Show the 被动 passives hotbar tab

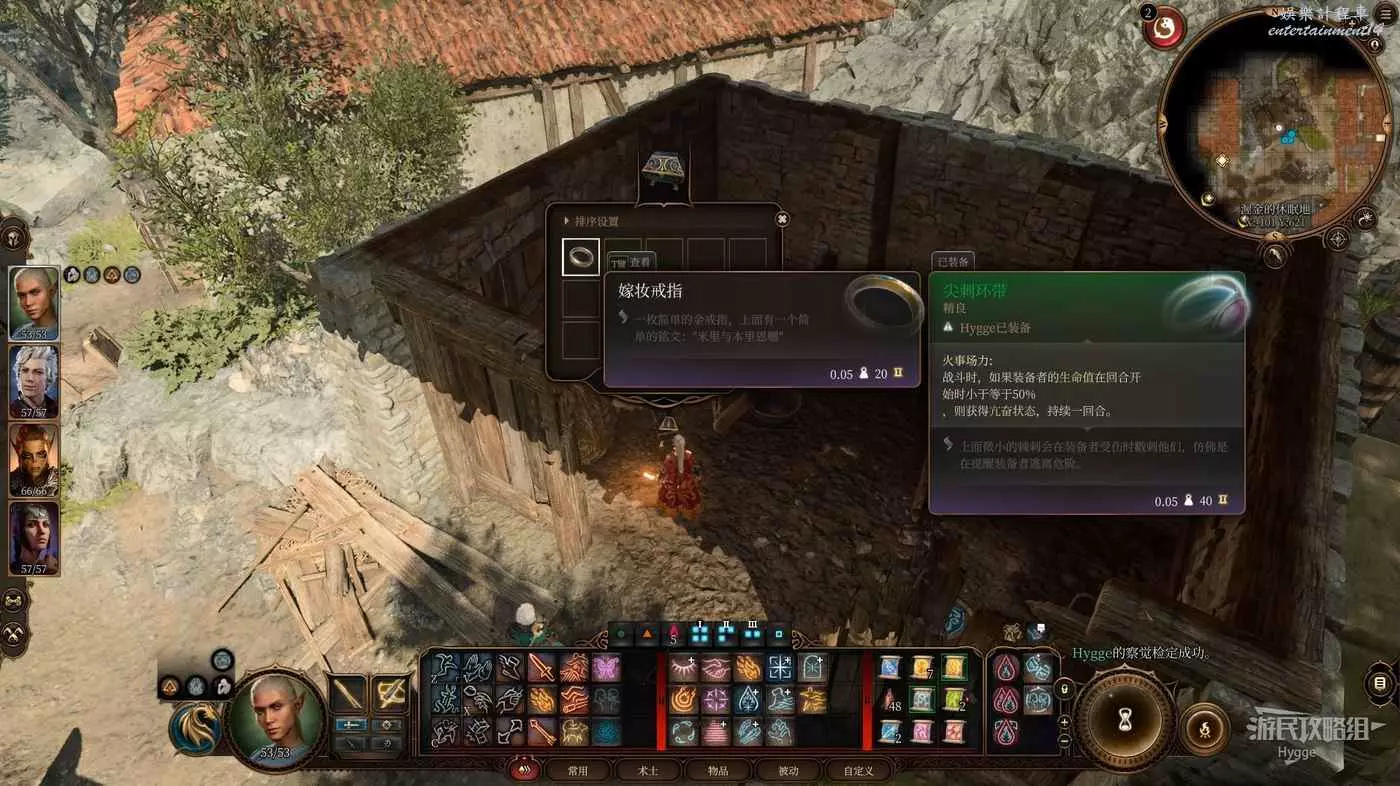click(x=788, y=771)
